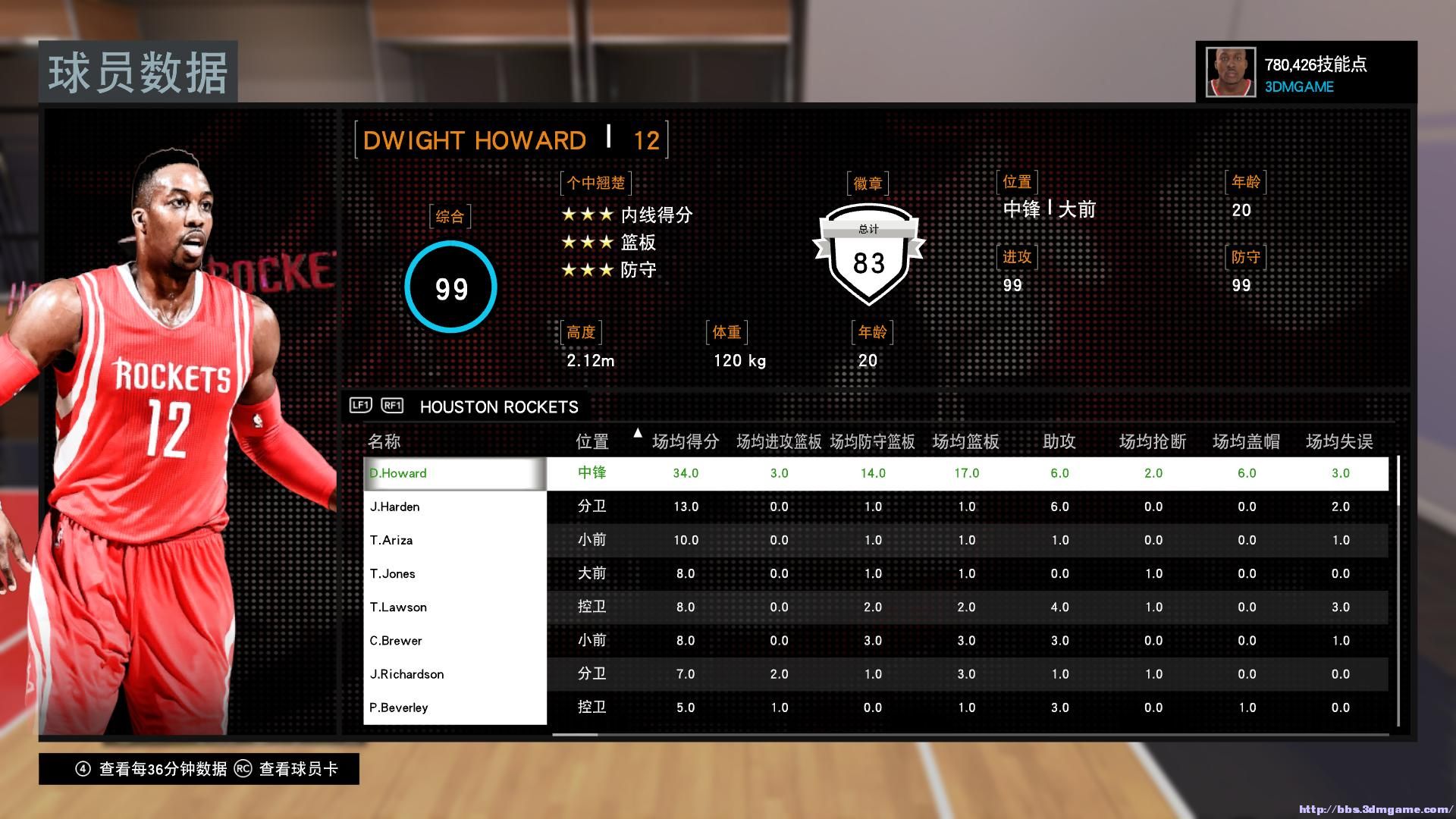This screenshot has width=1456, height=819.
Task: Click the 球员数据 title header
Action: pos(138,73)
